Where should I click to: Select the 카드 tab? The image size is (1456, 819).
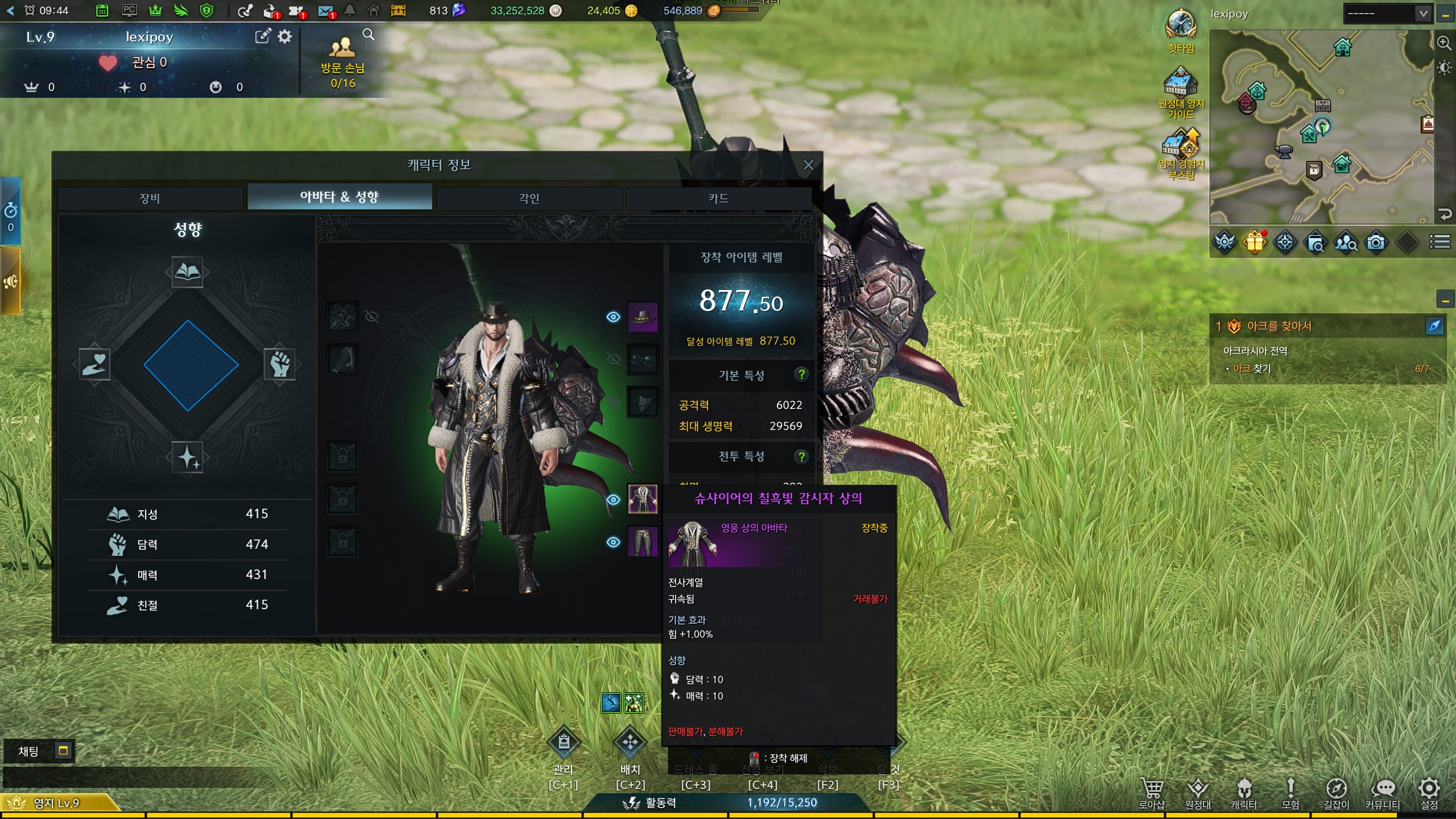pos(718,198)
